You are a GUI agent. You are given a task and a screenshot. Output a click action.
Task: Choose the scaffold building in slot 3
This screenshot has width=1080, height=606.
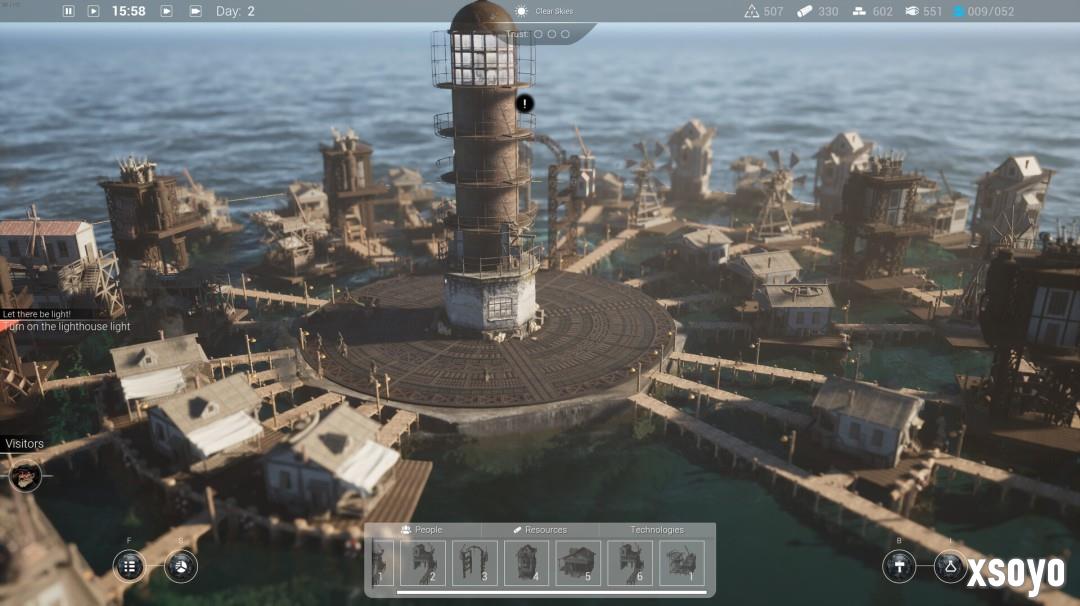[x=475, y=563]
